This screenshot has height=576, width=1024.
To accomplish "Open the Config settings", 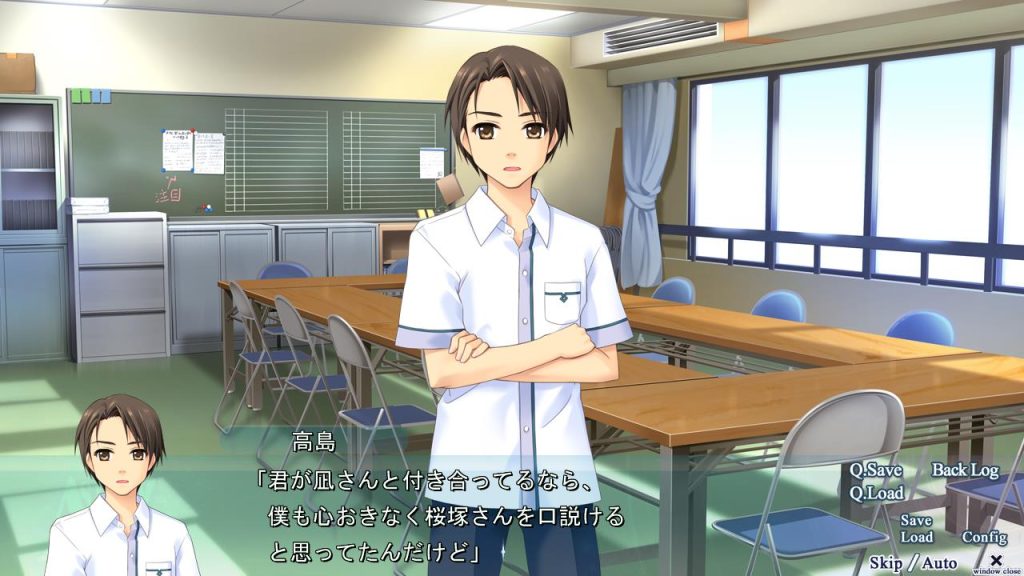I will click(x=984, y=537).
